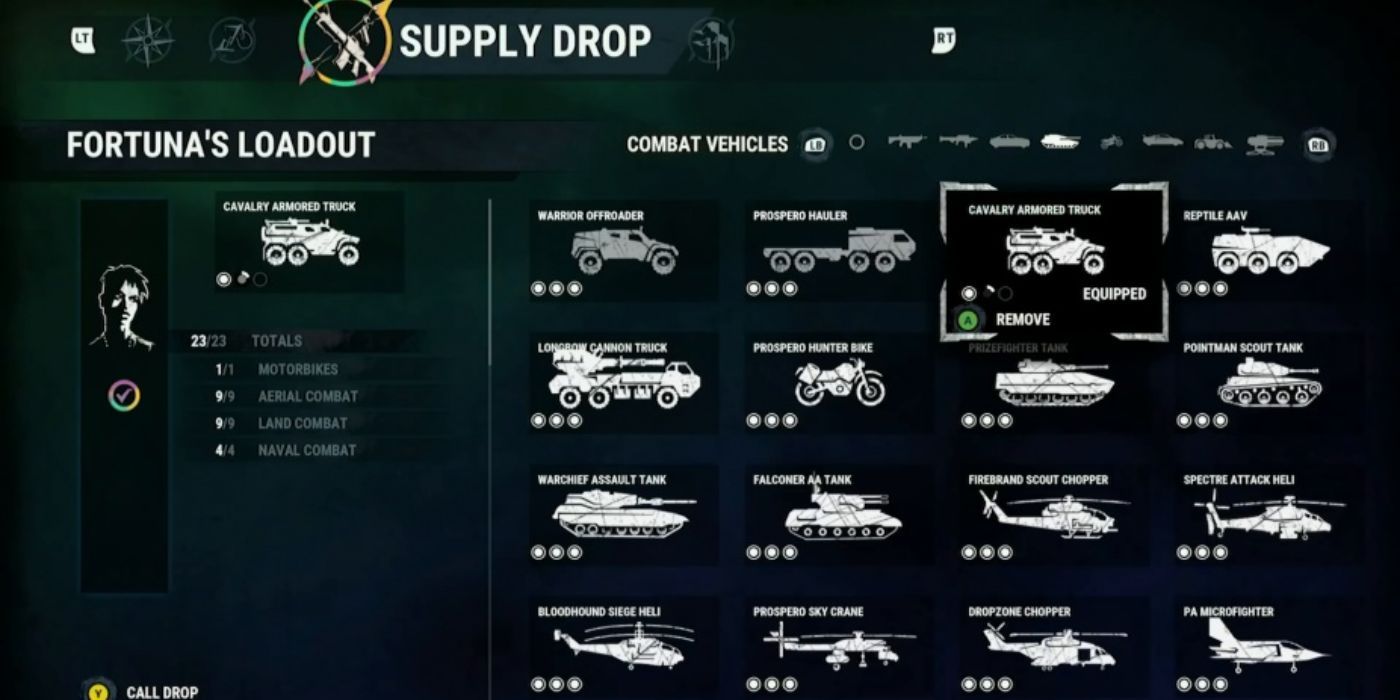The height and width of the screenshot is (700, 1400).
Task: Select the Prospero Sky Crane tile
Action: coord(839,645)
